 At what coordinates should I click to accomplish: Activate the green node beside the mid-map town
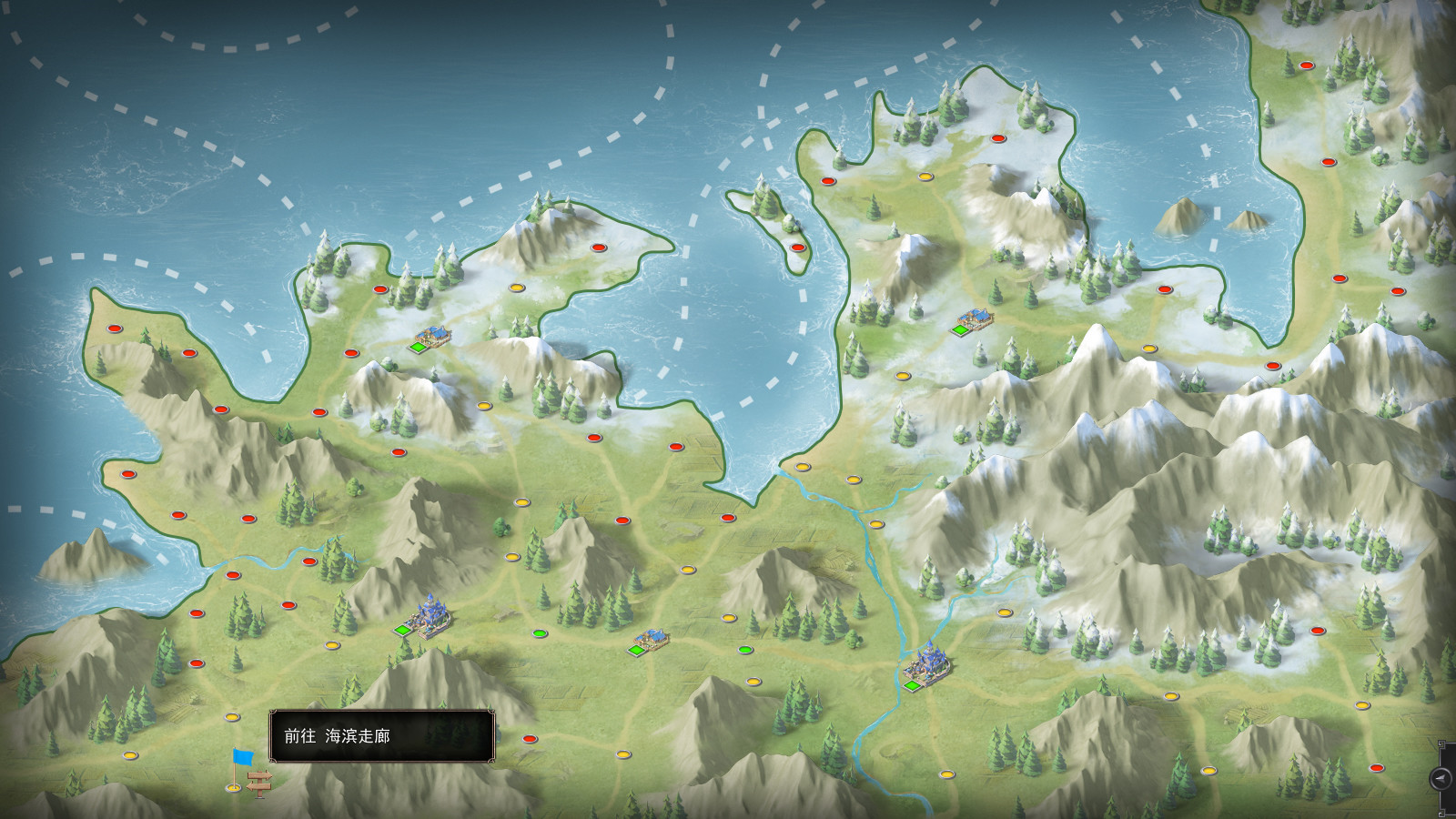[x=744, y=651]
